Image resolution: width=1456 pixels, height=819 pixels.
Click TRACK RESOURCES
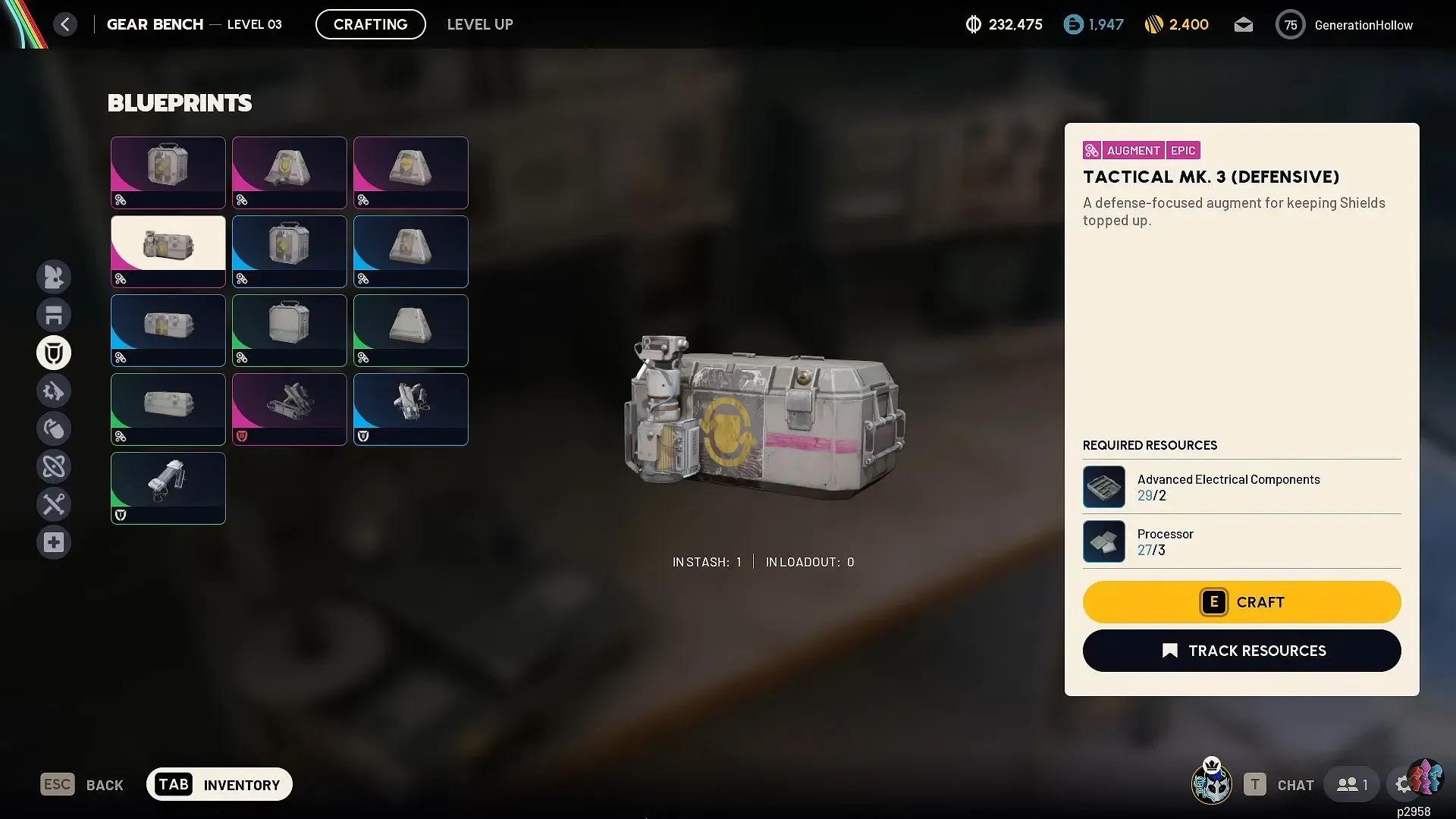pos(1241,650)
